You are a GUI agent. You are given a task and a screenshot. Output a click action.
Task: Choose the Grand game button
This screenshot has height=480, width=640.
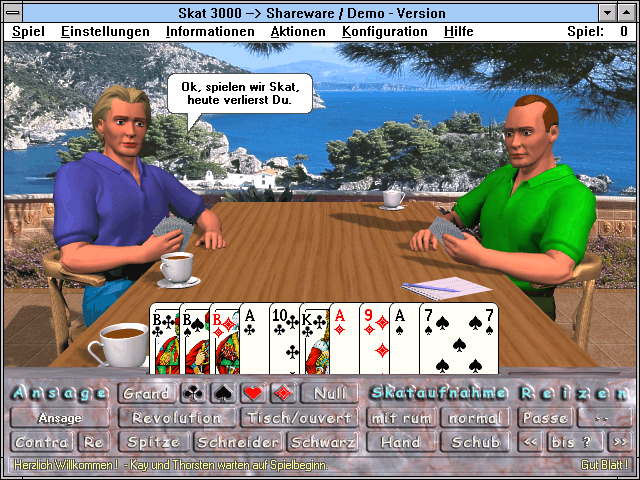(x=146, y=393)
